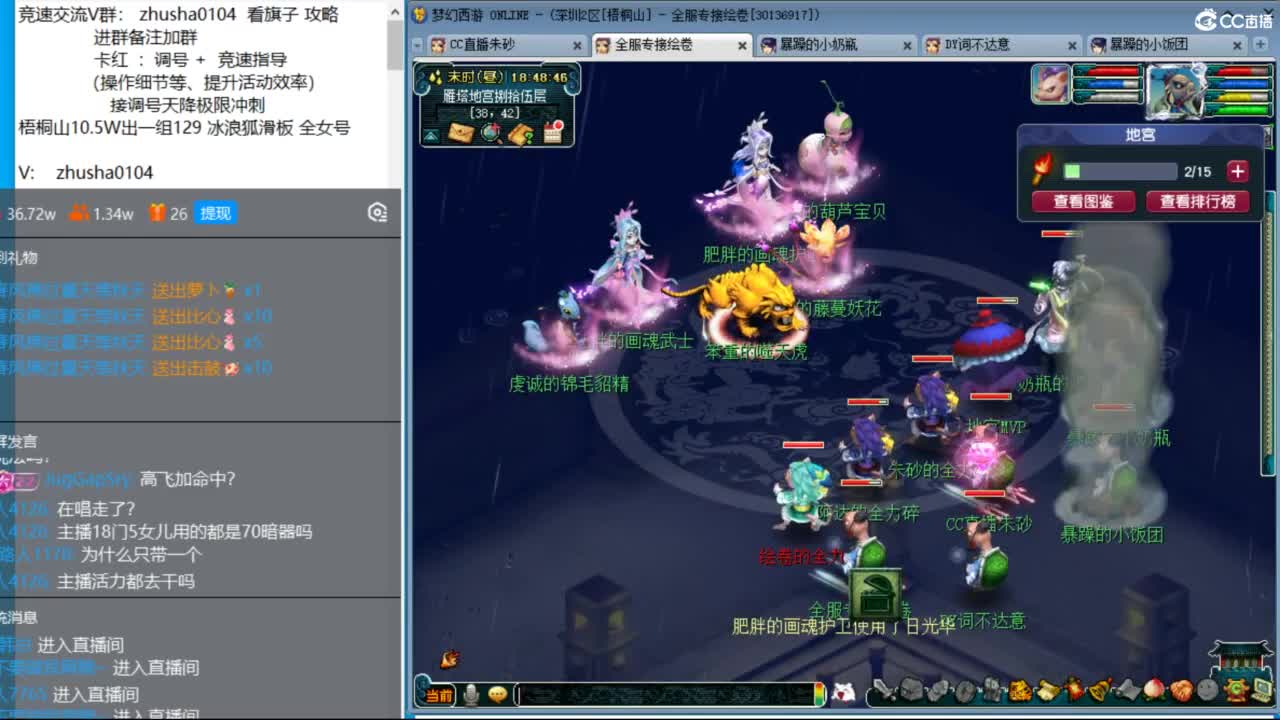The image size is (1280, 720).
Task: Open the emoji chat bubble icon
Action: click(x=498, y=694)
